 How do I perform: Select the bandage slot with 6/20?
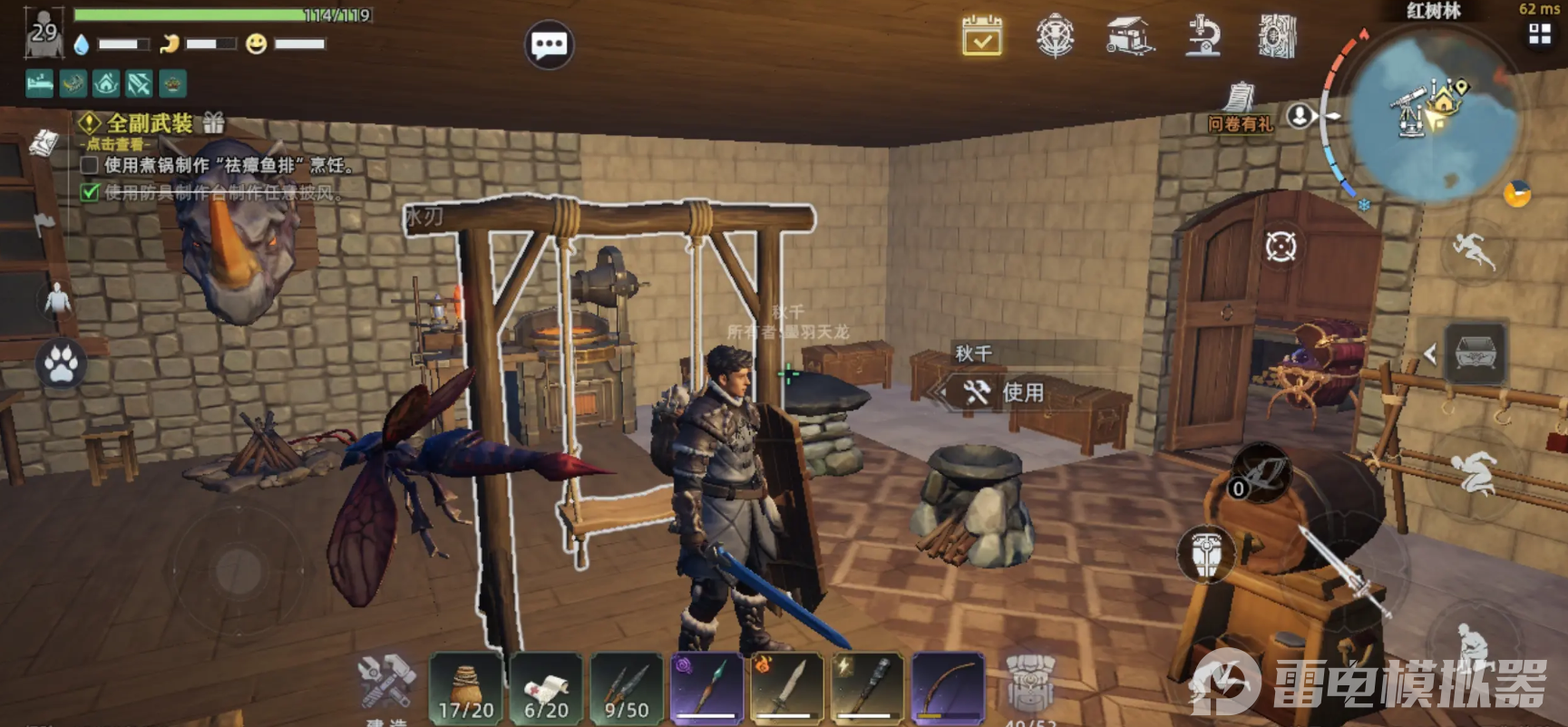pos(546,689)
